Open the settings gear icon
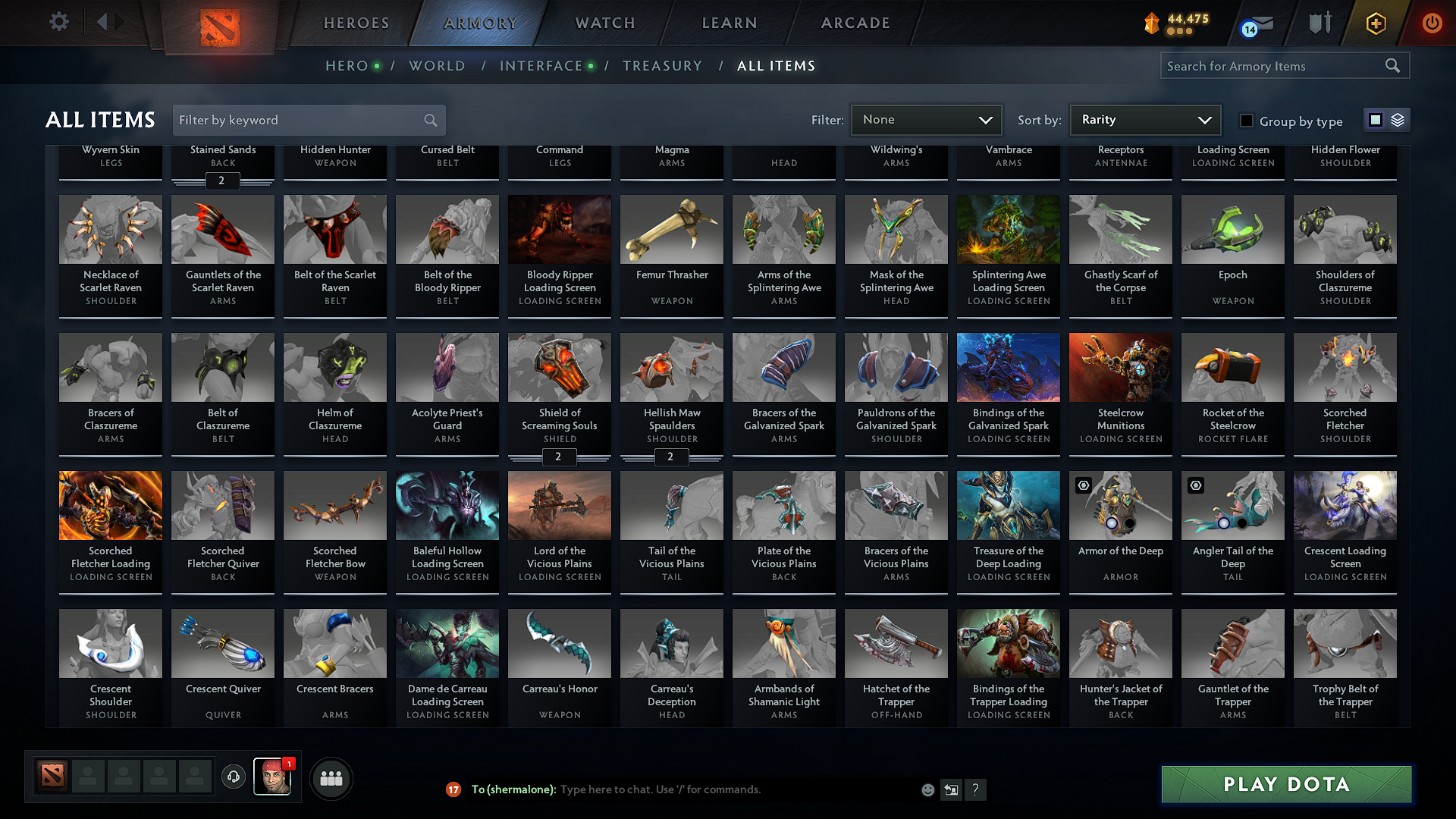1456x819 pixels. pos(58,21)
